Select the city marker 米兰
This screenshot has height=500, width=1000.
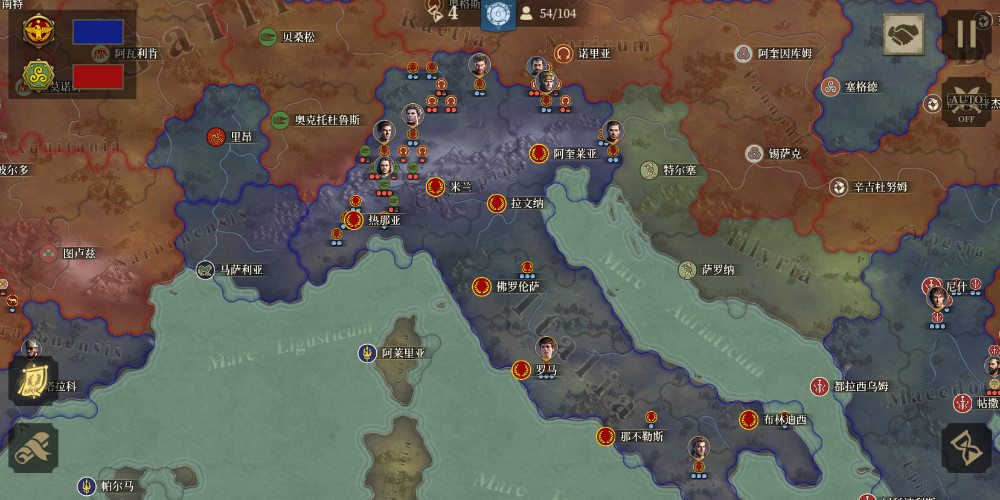click(x=436, y=186)
